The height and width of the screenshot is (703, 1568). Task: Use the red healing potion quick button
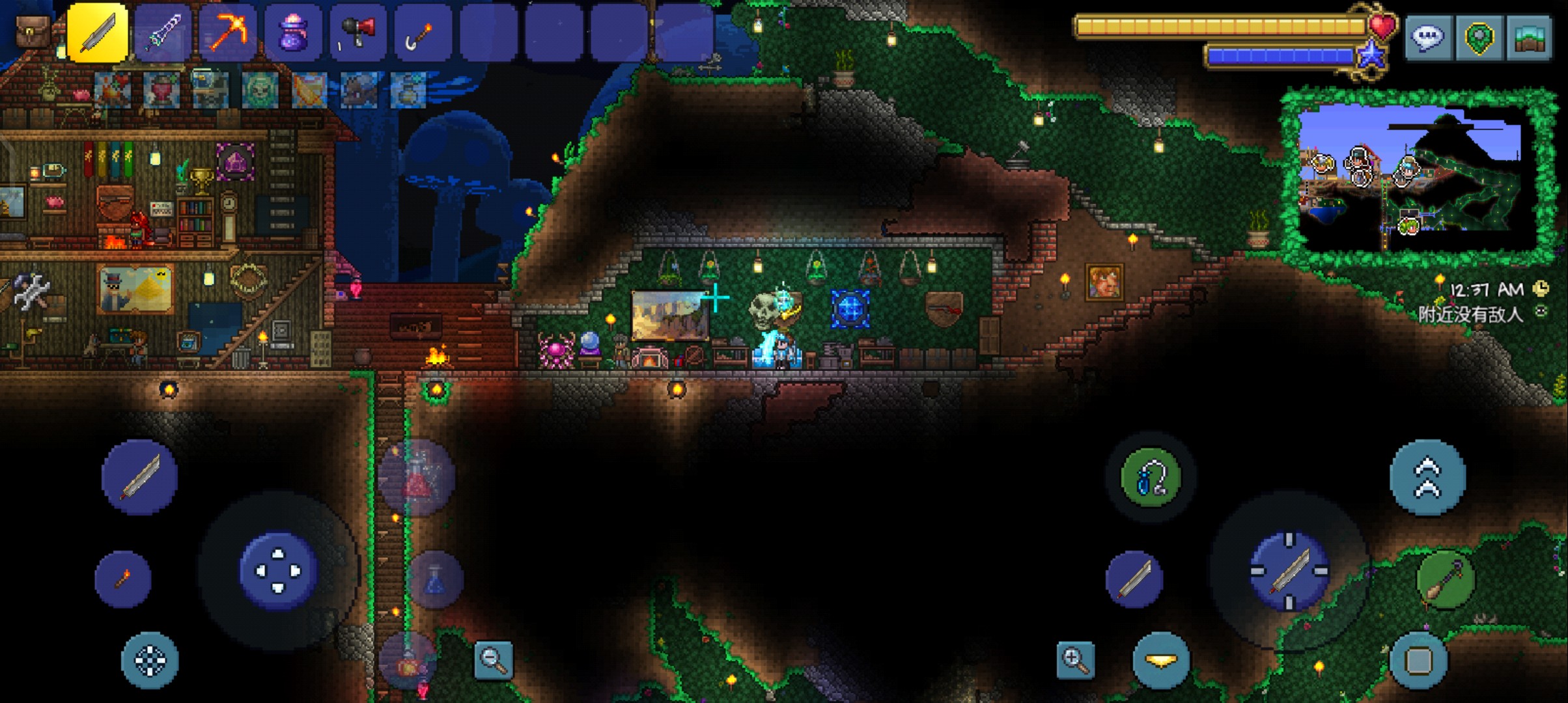coord(417,478)
